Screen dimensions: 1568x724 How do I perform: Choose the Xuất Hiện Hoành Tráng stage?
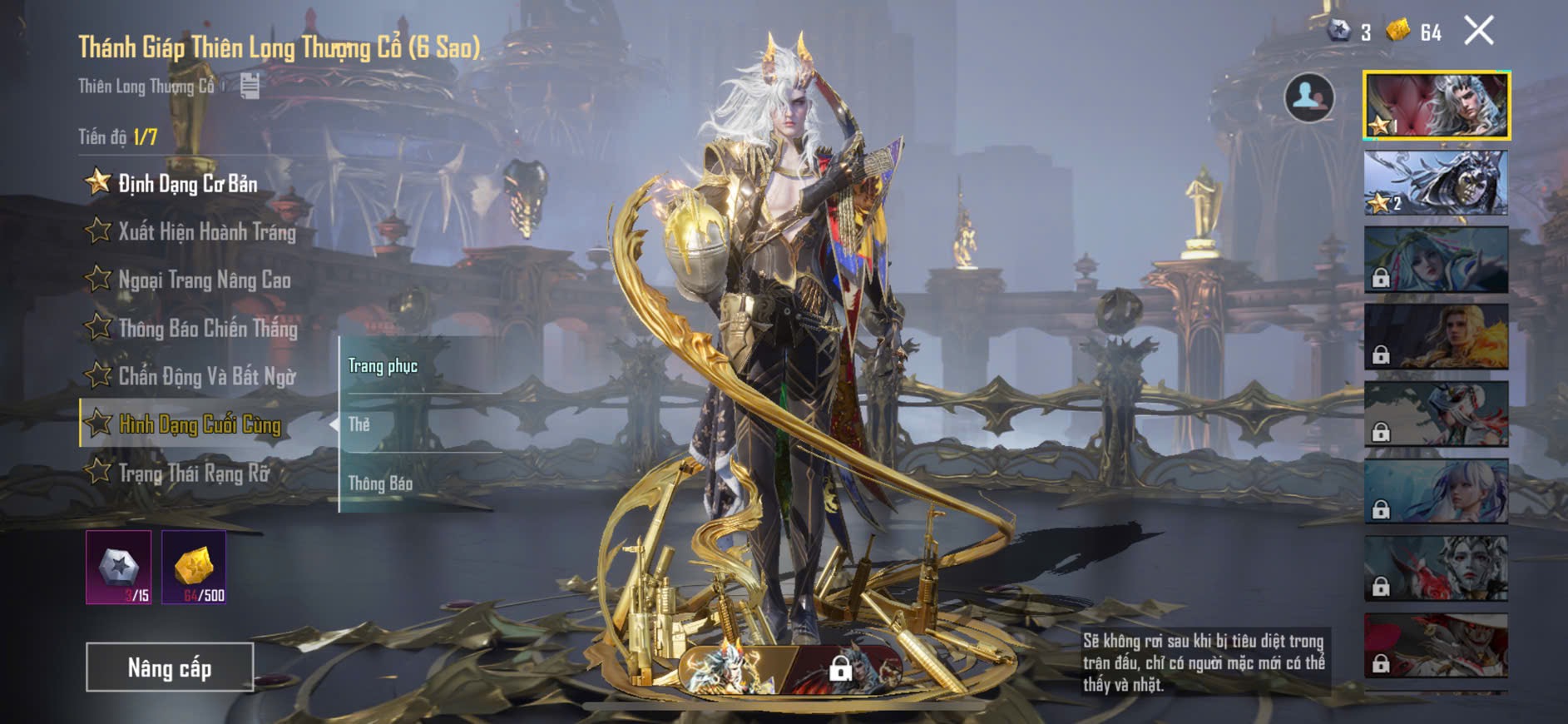click(206, 231)
